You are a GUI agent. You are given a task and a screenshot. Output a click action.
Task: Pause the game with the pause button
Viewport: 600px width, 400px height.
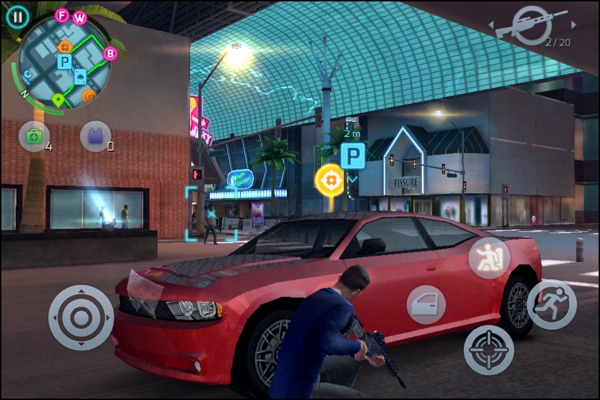coord(17,16)
